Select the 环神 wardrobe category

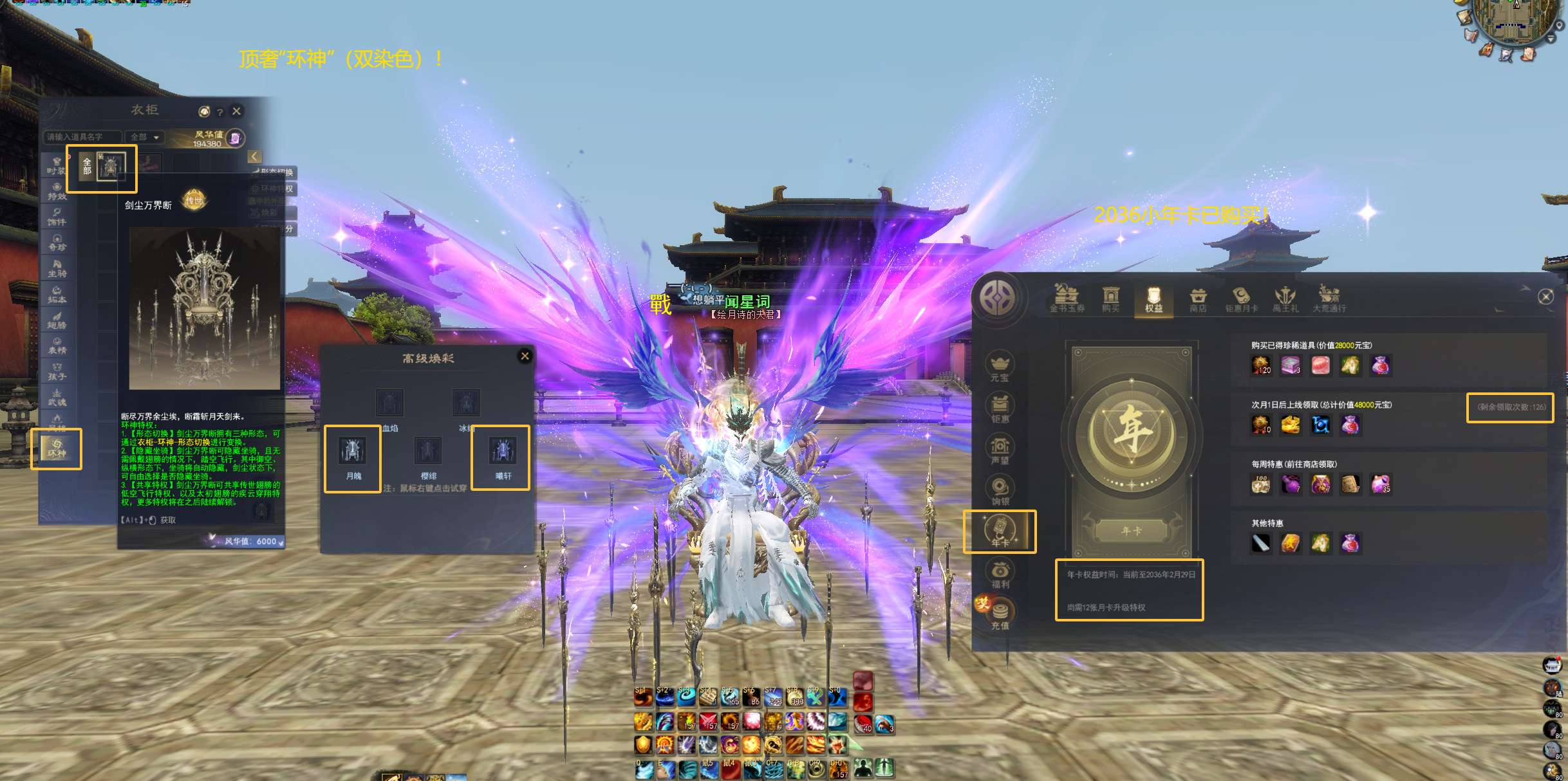57,448
